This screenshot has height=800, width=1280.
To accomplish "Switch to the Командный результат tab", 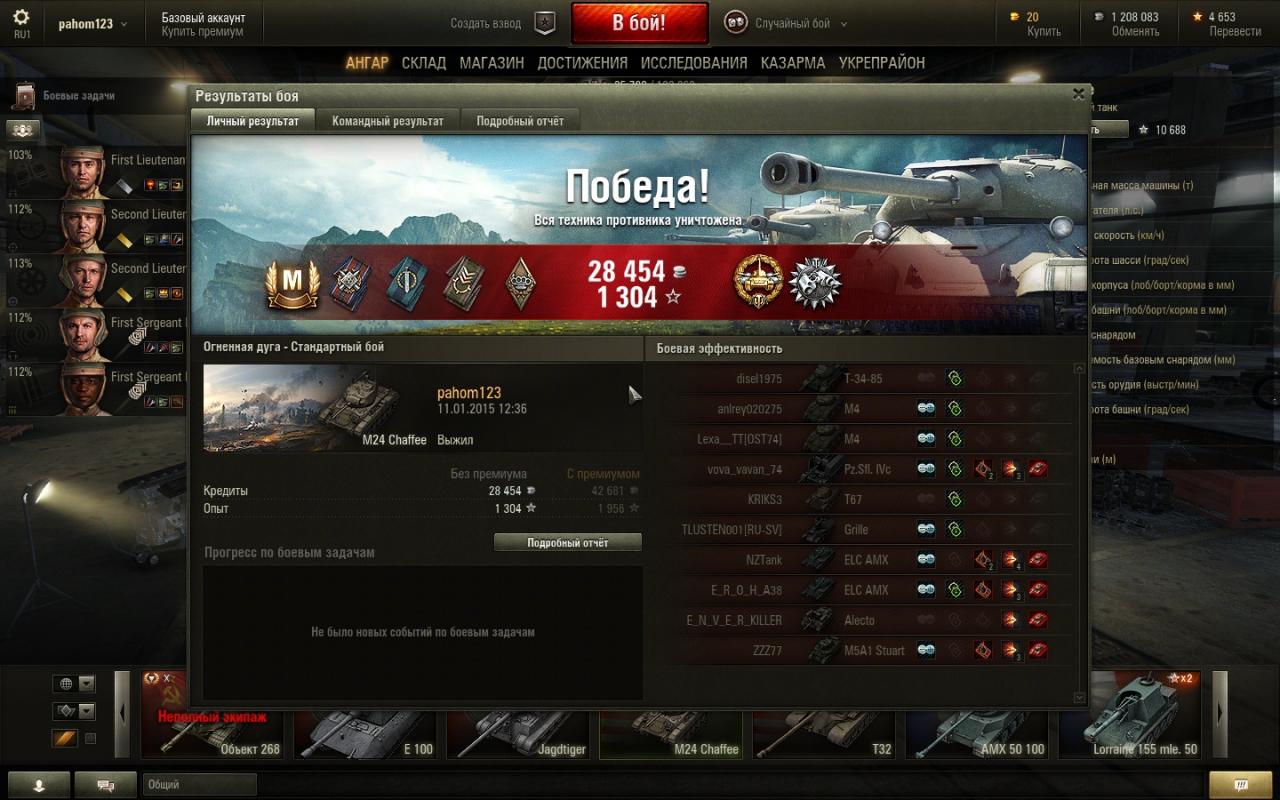I will pyautogui.click(x=388, y=121).
